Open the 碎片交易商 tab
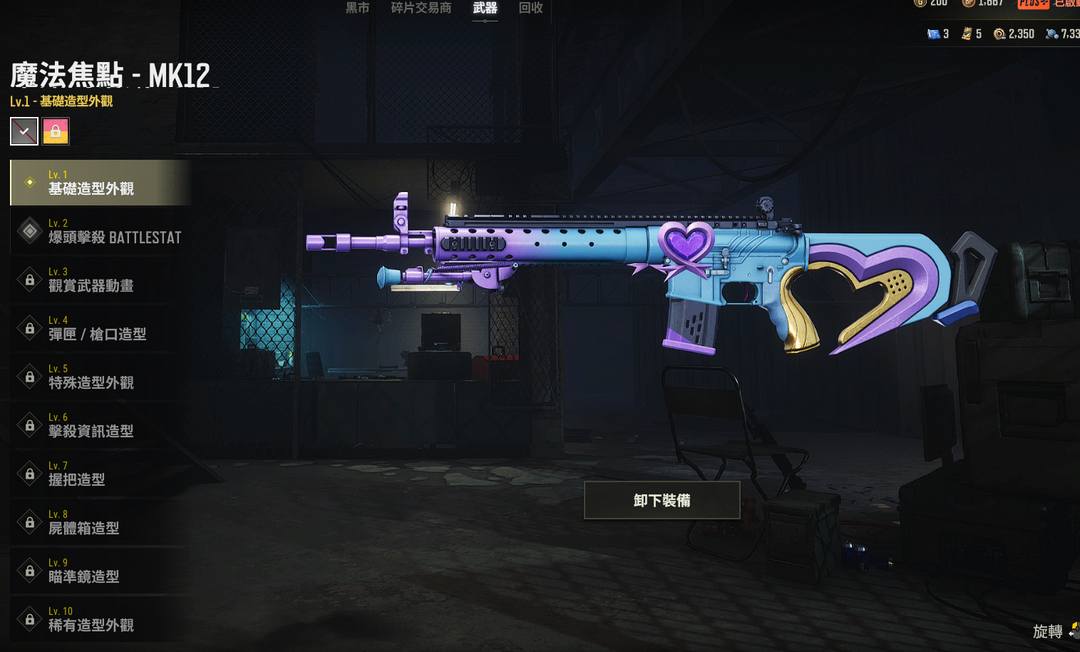This screenshot has width=1080, height=652. point(421,8)
